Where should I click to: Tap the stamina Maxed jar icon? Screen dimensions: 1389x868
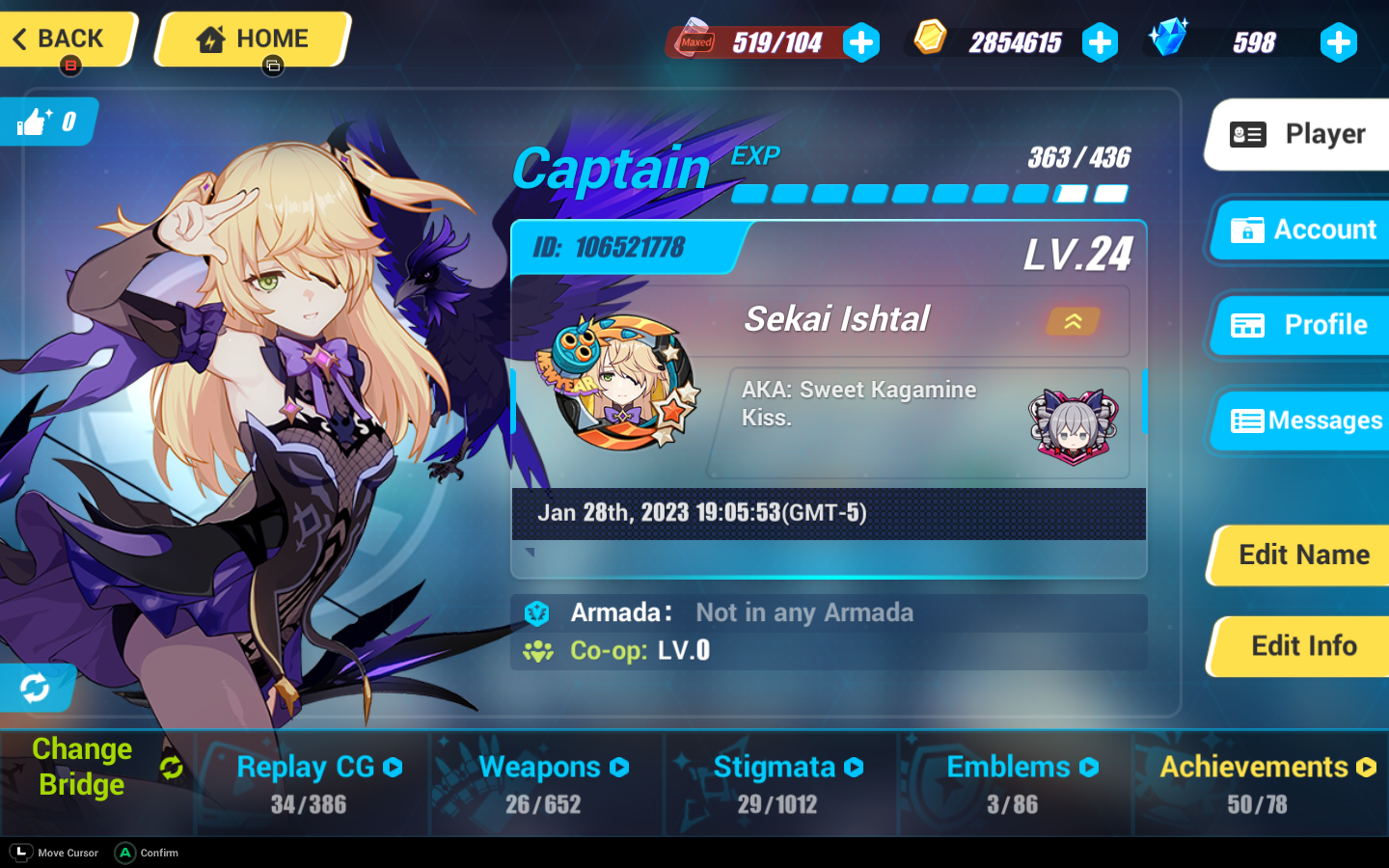693,39
